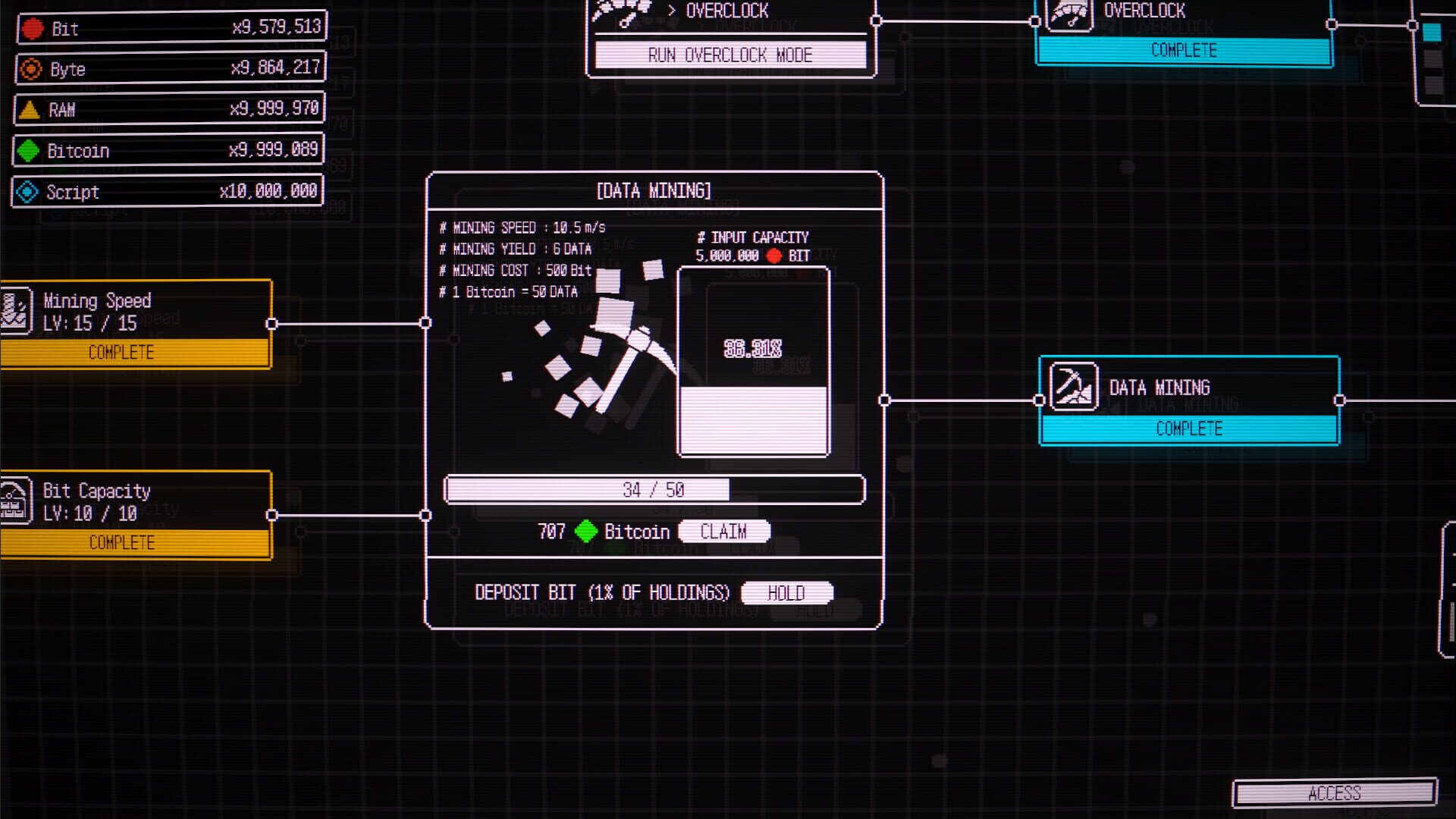Click the yellow RAM triangle icon
This screenshot has height=819, width=1456.
29,110
